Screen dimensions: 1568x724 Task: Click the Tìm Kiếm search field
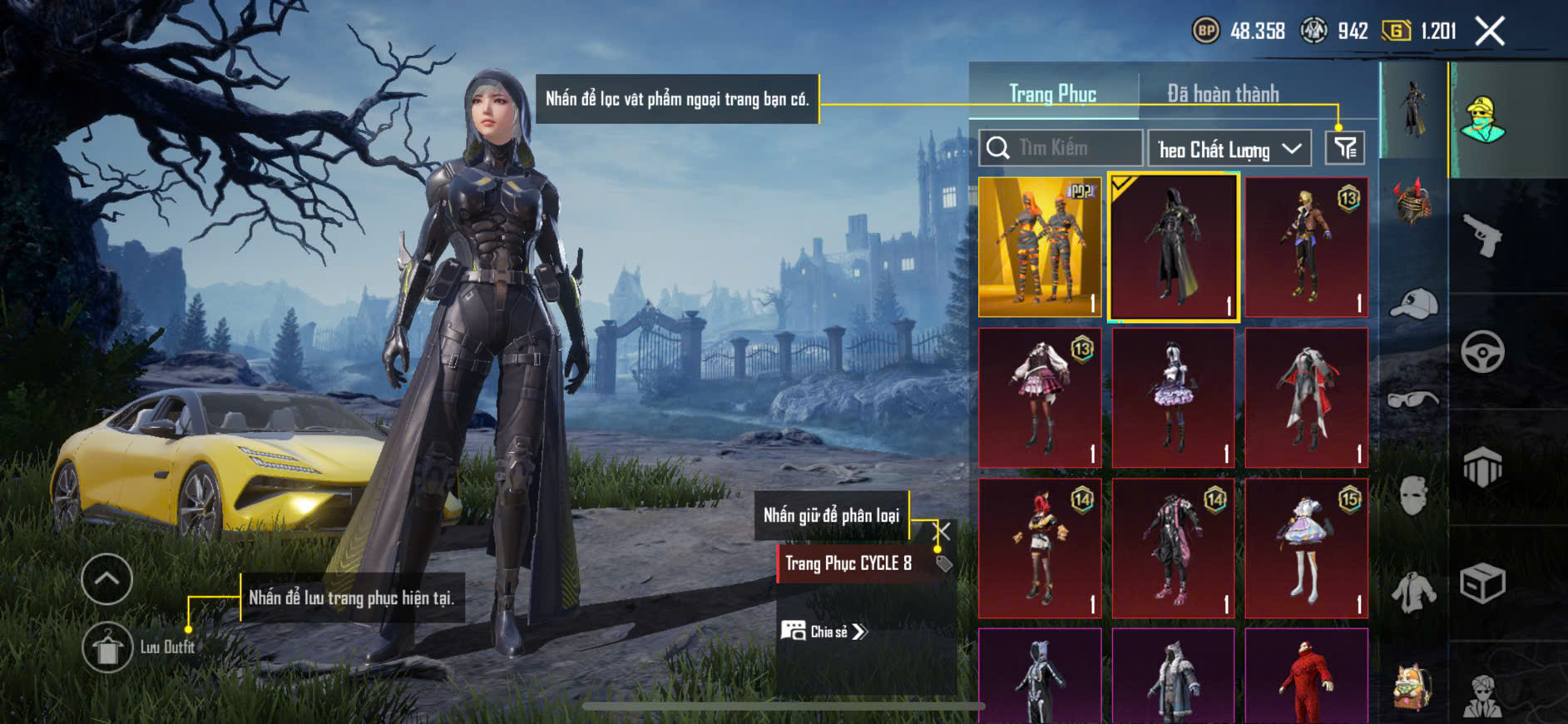pos(1061,148)
